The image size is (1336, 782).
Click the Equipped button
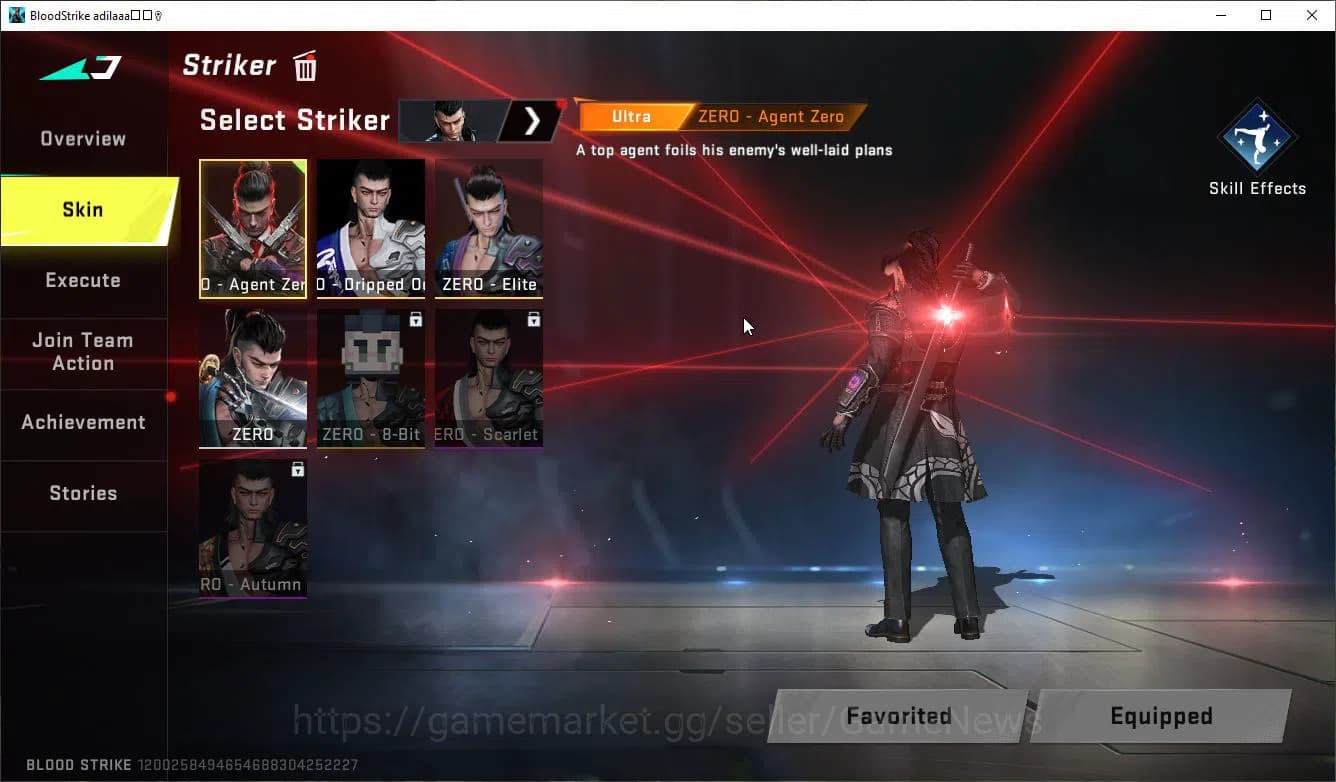click(1161, 716)
